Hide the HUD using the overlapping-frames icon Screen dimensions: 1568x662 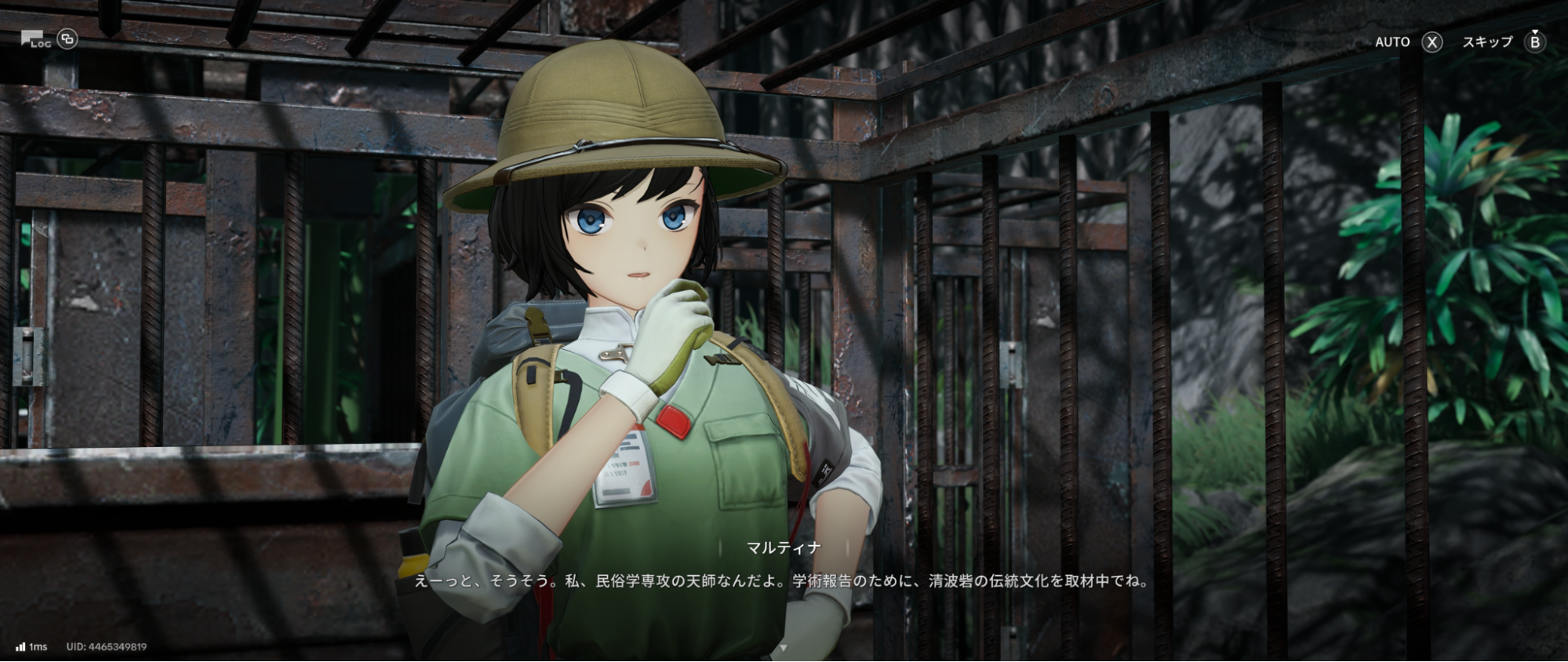click(67, 39)
